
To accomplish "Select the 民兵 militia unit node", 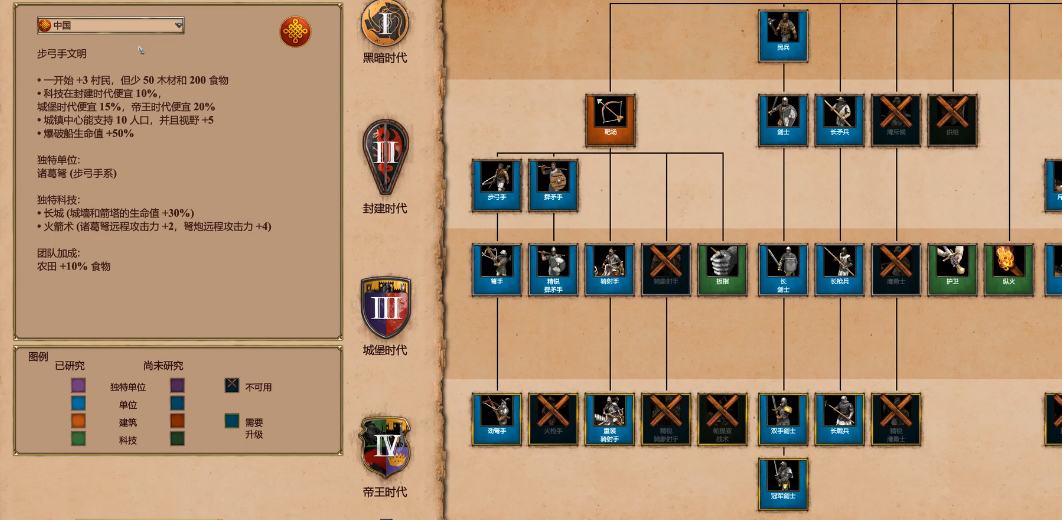I will (x=783, y=35).
